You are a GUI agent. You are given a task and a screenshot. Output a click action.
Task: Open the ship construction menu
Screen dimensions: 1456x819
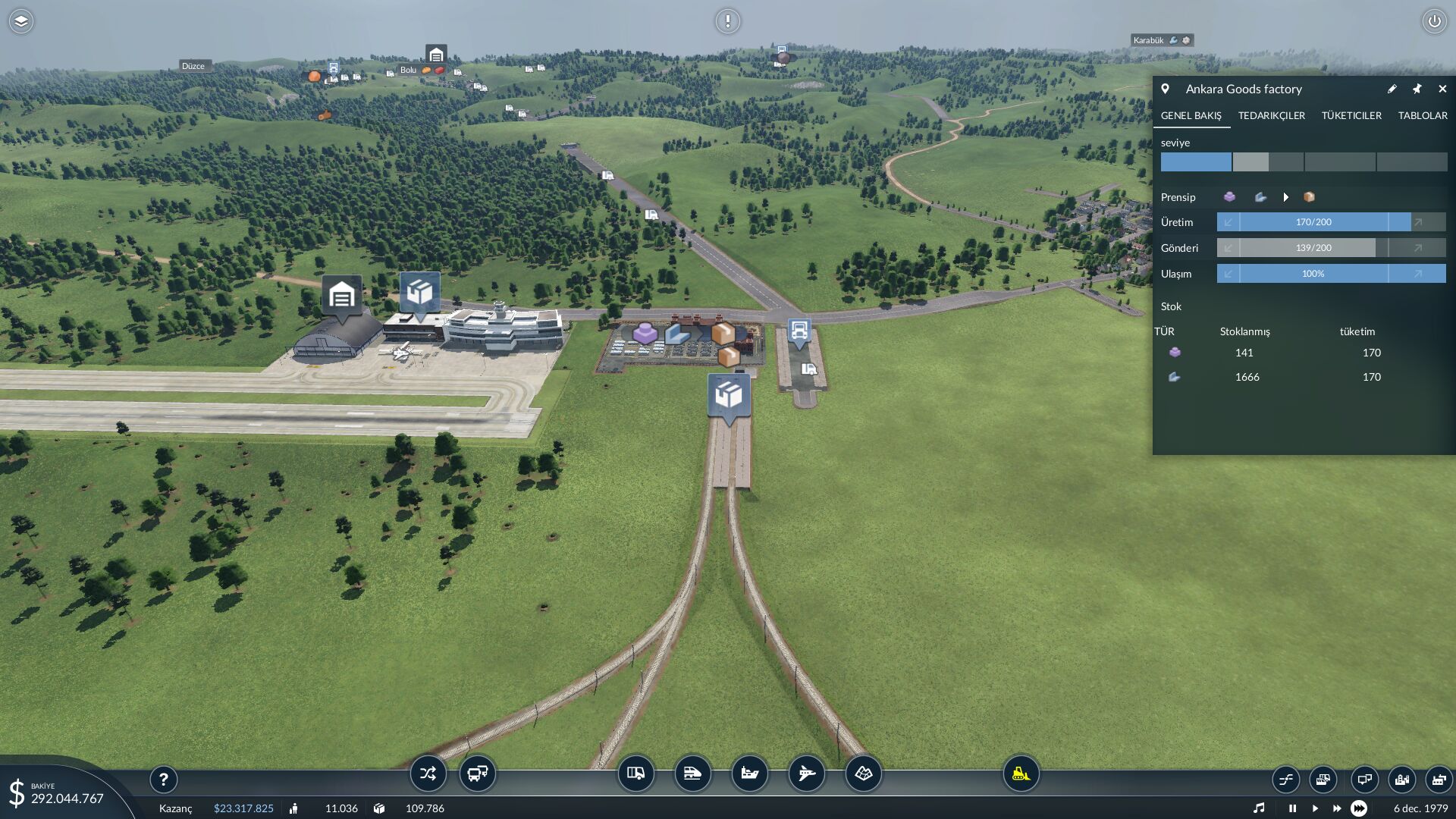[749, 773]
